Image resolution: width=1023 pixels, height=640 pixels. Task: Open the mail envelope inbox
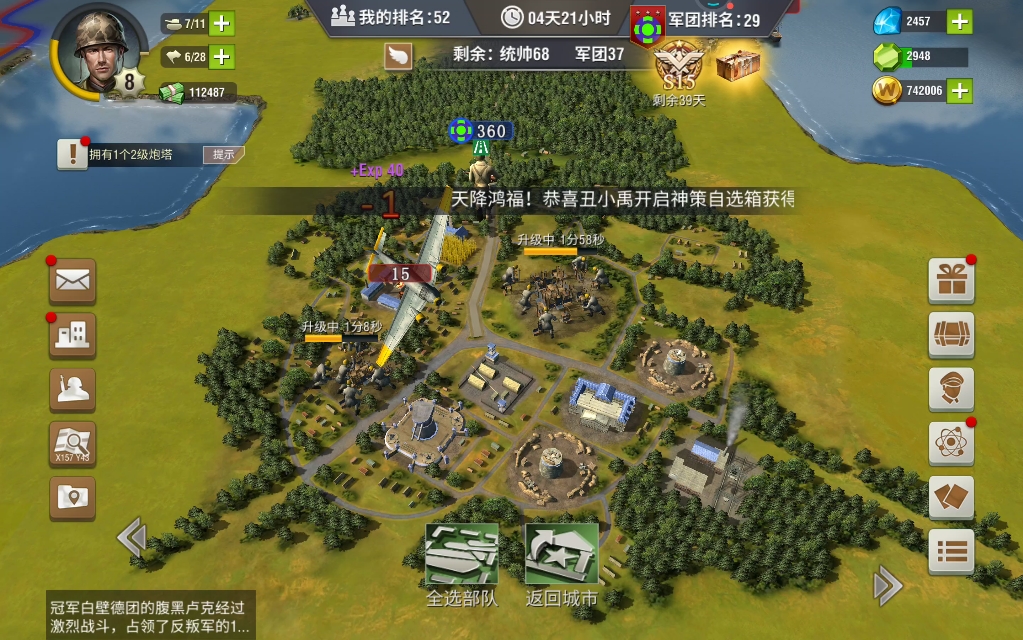click(x=73, y=281)
